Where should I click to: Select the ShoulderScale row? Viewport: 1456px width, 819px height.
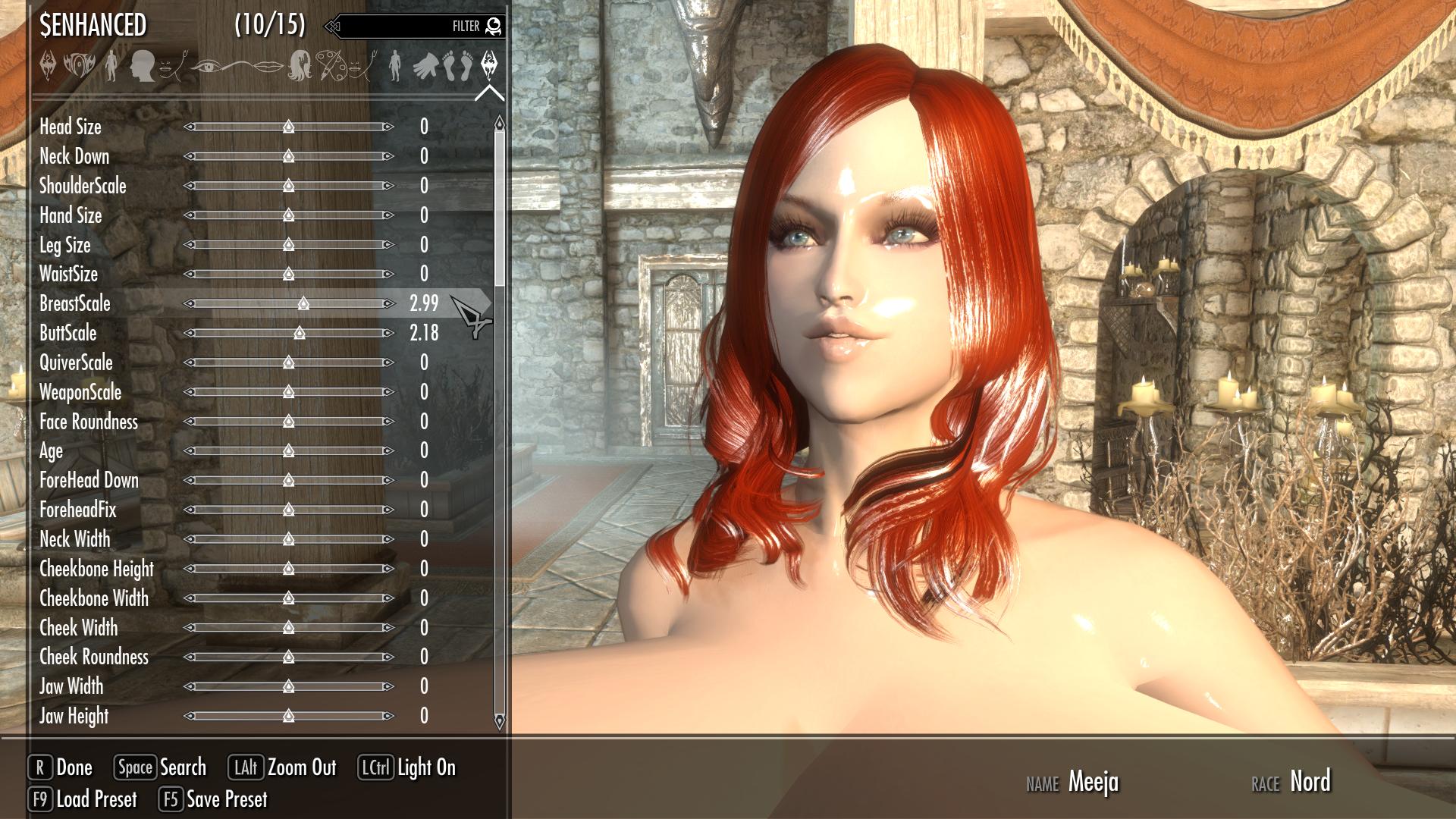[x=83, y=186]
